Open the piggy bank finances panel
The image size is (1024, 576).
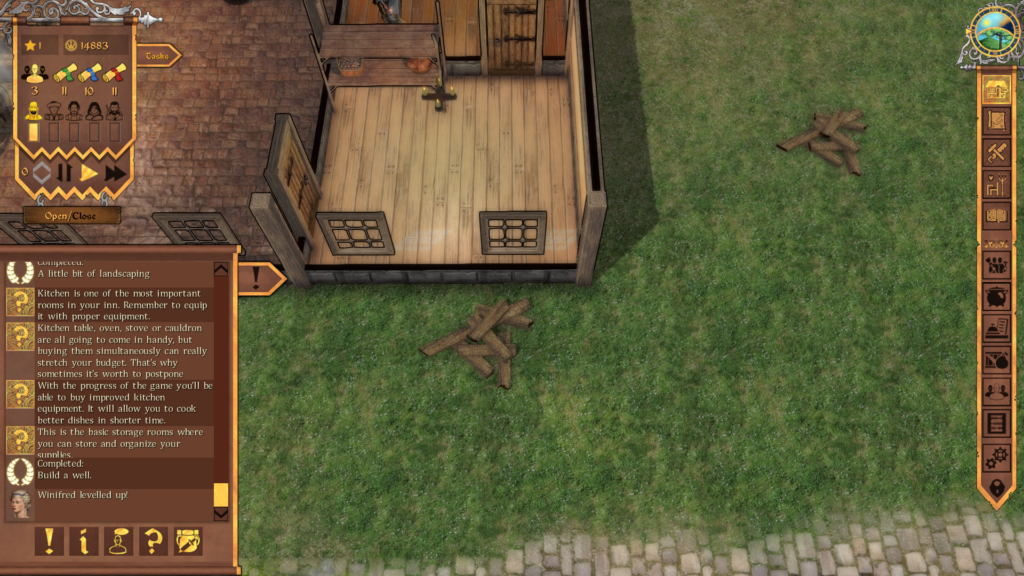[996, 297]
